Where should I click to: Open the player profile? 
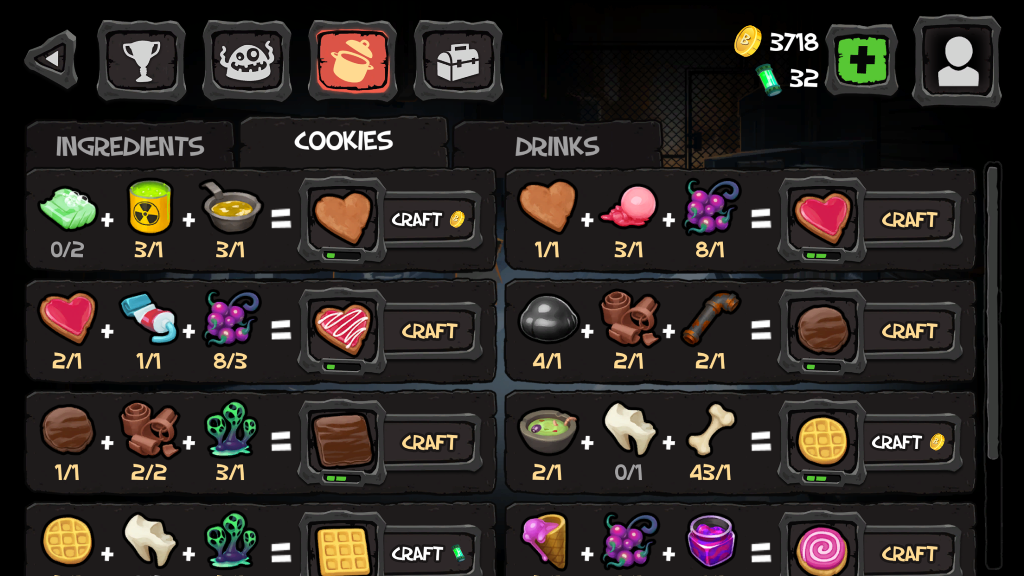pyautogui.click(x=956, y=60)
